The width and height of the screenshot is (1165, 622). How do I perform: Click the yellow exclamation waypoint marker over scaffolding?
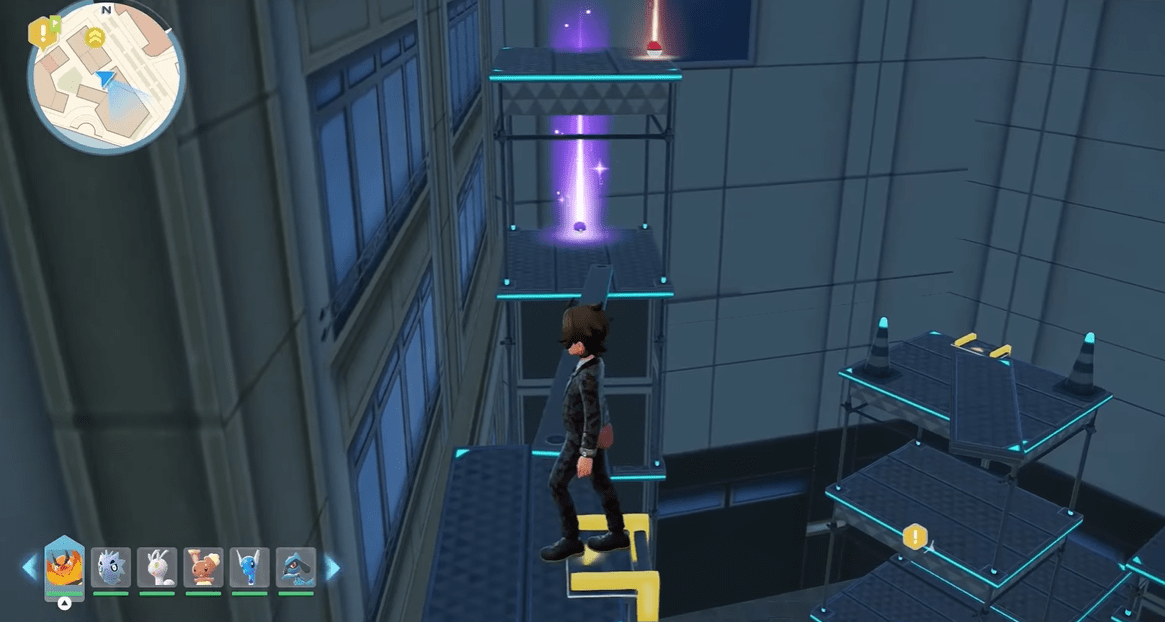(915, 537)
